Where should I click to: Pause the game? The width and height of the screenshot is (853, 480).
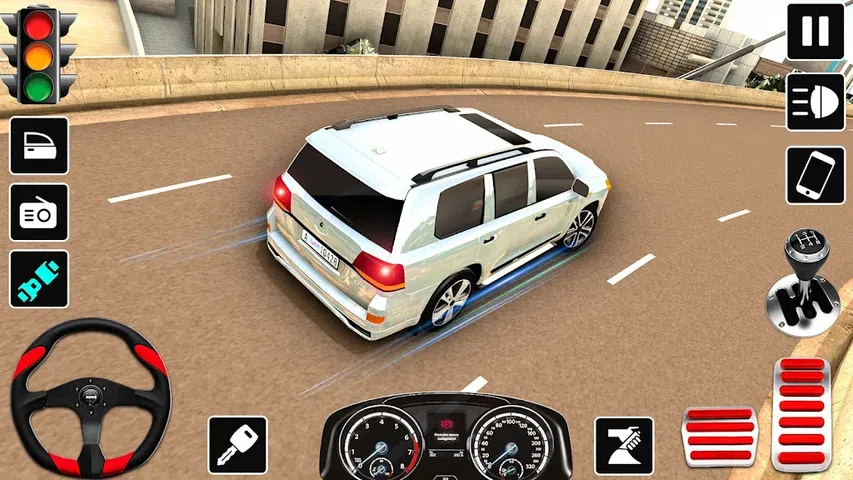click(x=815, y=31)
